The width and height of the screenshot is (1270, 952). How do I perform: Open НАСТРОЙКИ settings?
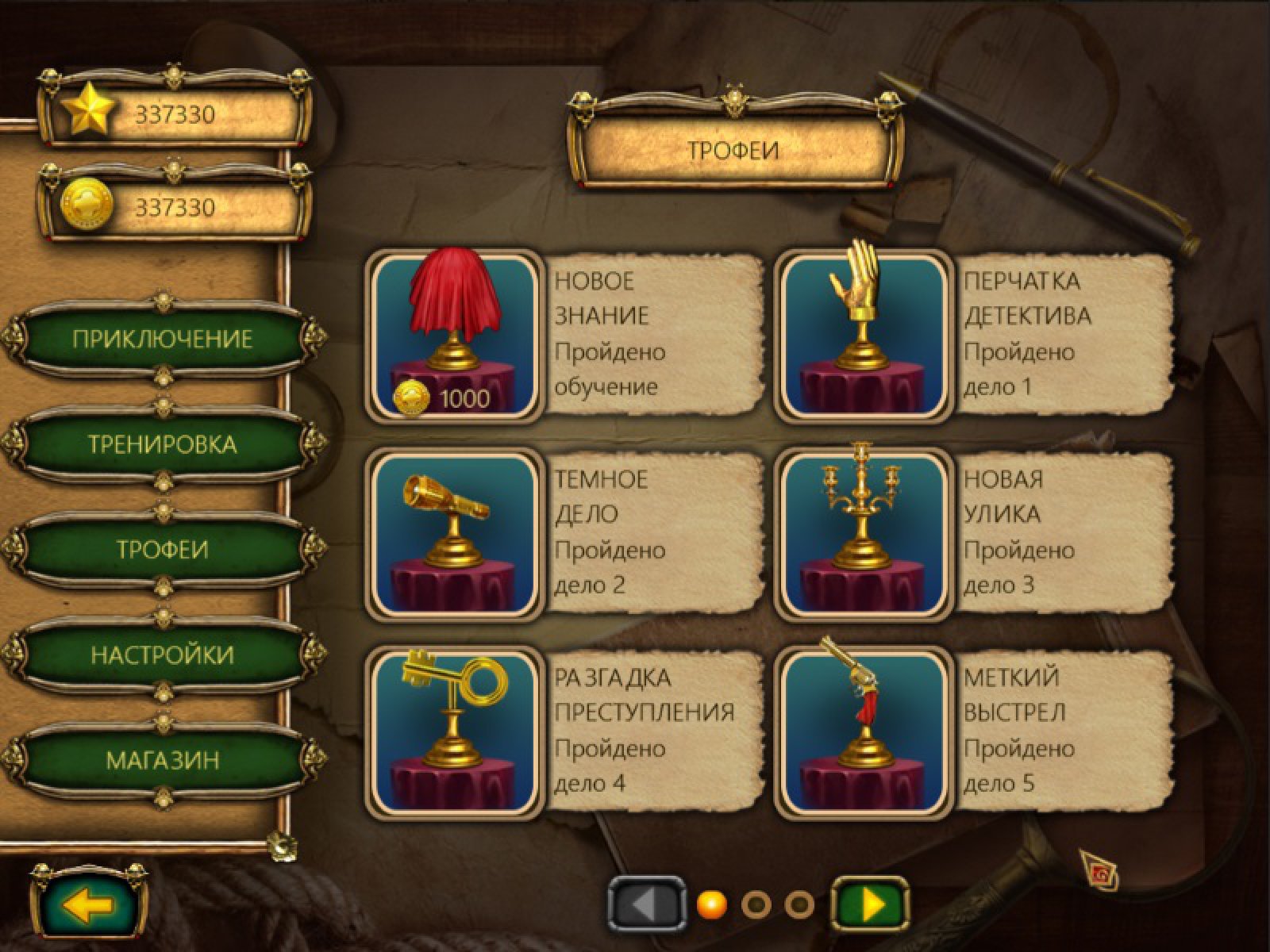[162, 655]
